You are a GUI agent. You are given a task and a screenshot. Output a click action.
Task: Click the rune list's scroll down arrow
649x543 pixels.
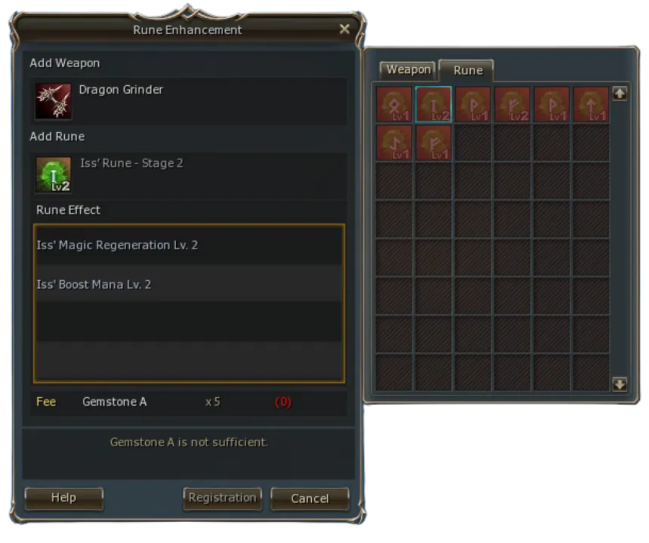619,383
